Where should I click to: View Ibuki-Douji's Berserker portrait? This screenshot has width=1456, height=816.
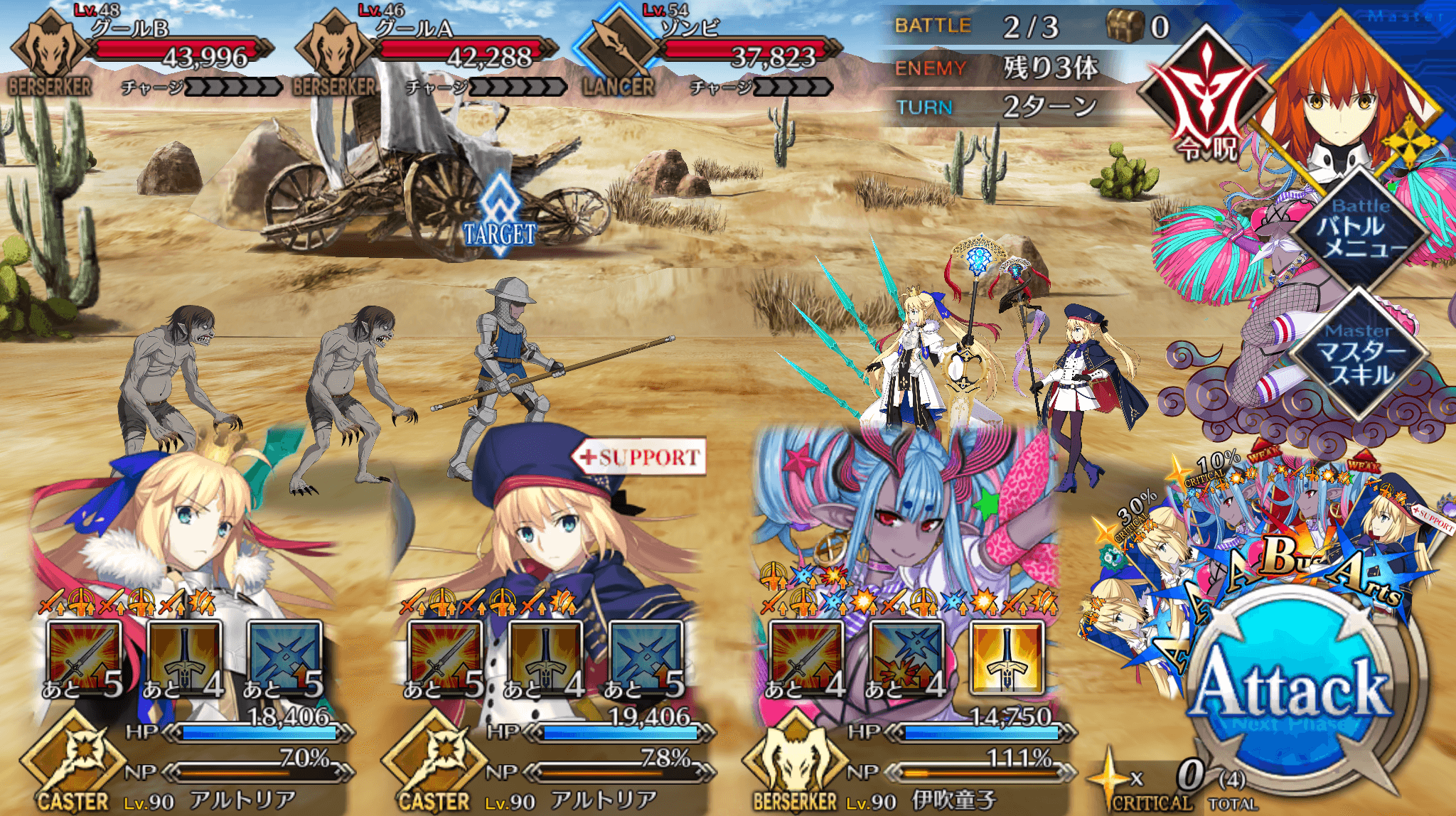[903, 512]
